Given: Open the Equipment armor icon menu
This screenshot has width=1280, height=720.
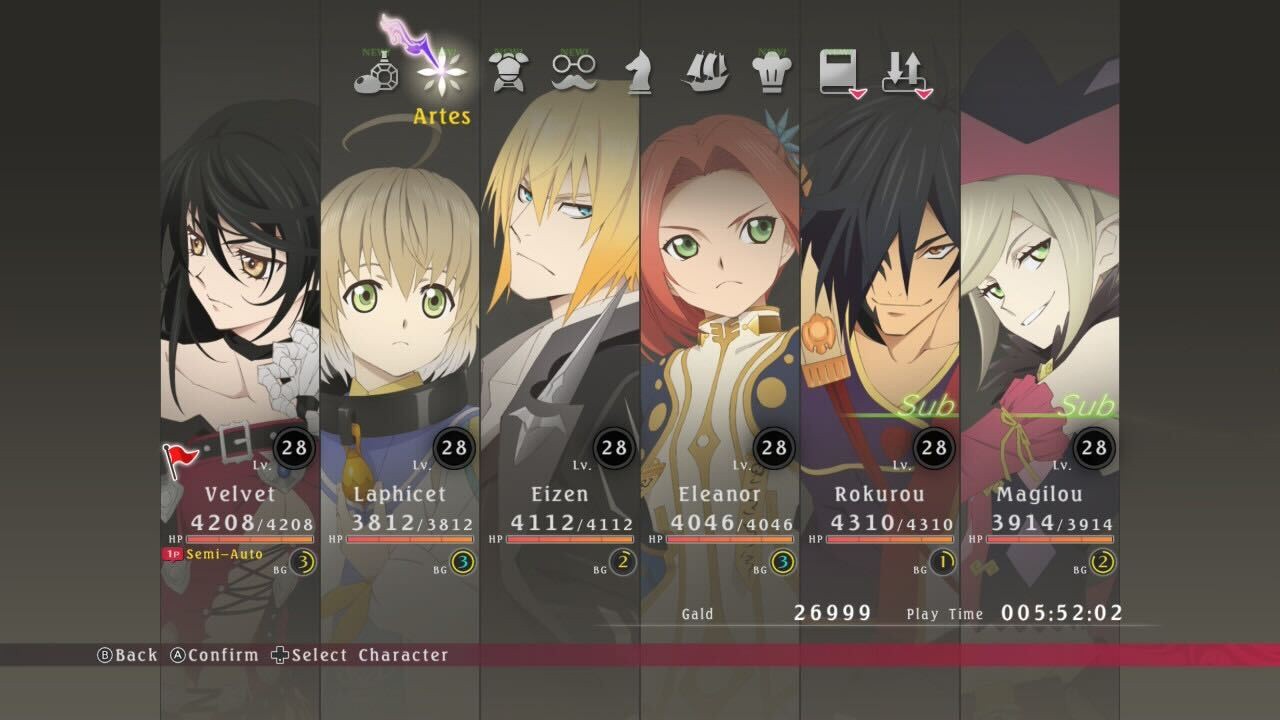Looking at the screenshot, I should pos(507,72).
